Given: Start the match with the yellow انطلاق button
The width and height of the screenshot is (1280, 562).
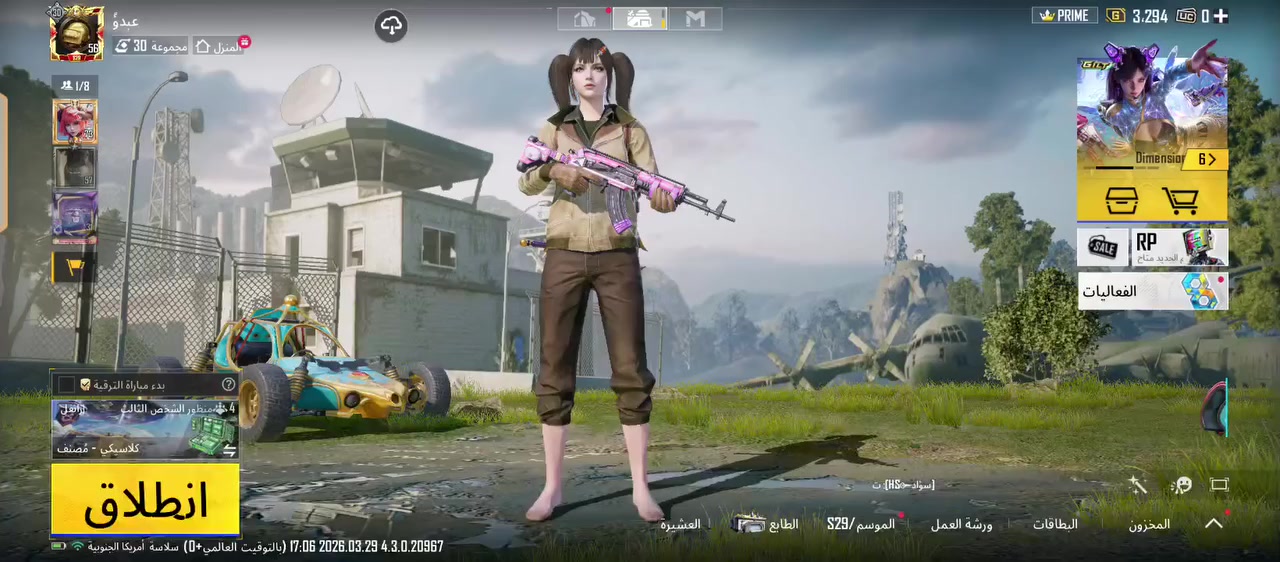Looking at the screenshot, I should (x=145, y=500).
